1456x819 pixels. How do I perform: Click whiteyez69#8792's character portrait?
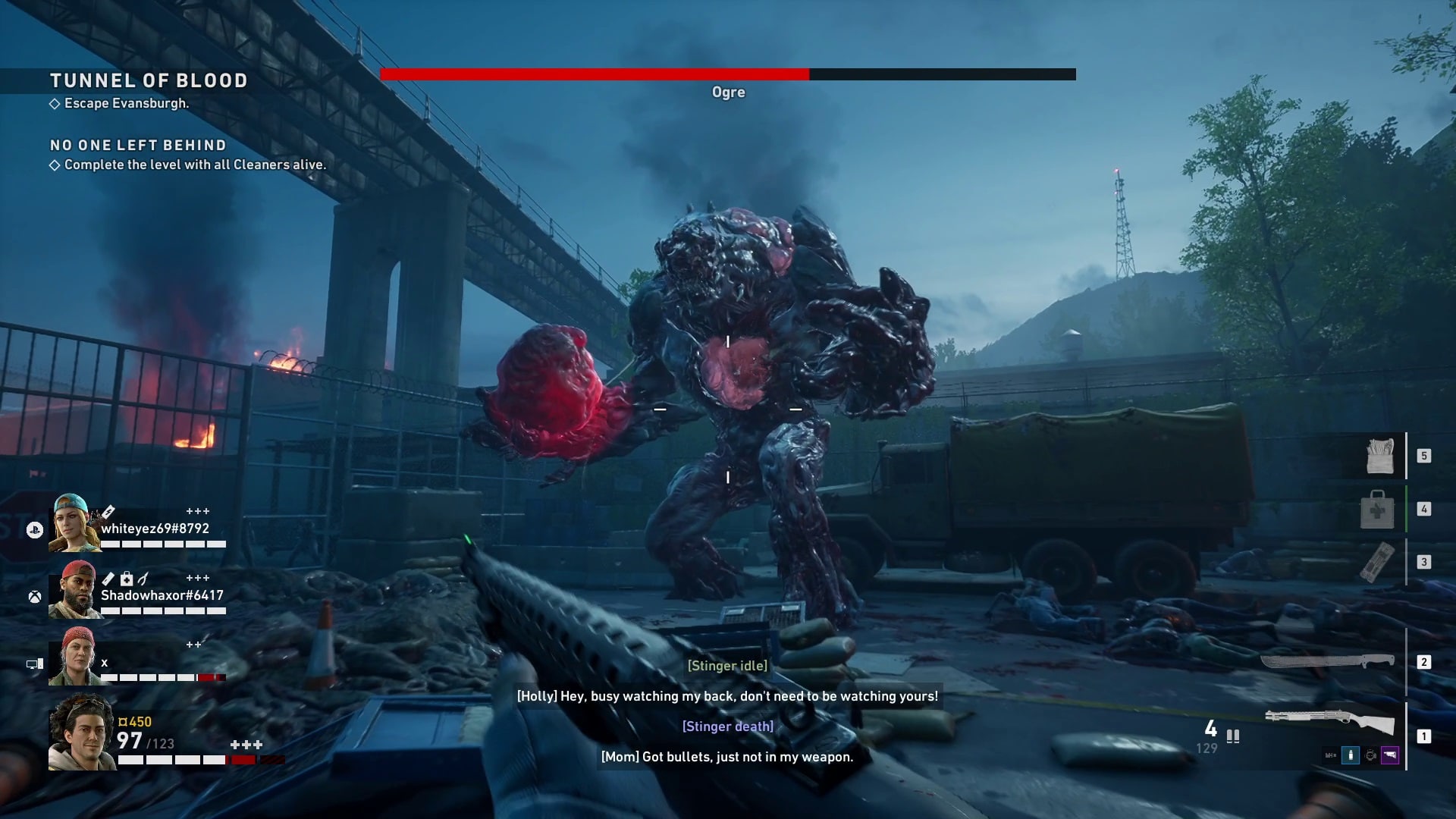74,522
